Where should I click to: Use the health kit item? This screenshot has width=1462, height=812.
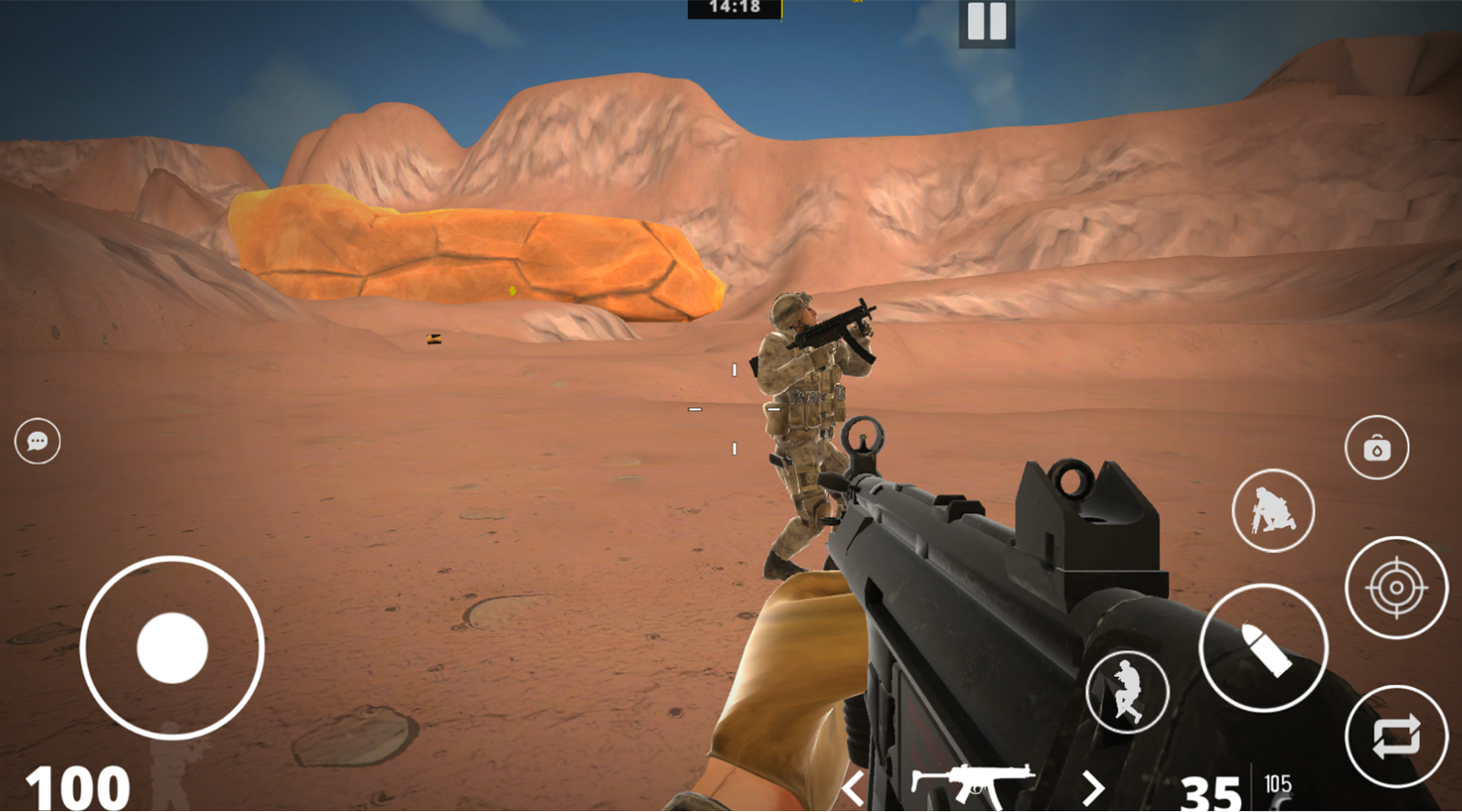click(x=1376, y=448)
